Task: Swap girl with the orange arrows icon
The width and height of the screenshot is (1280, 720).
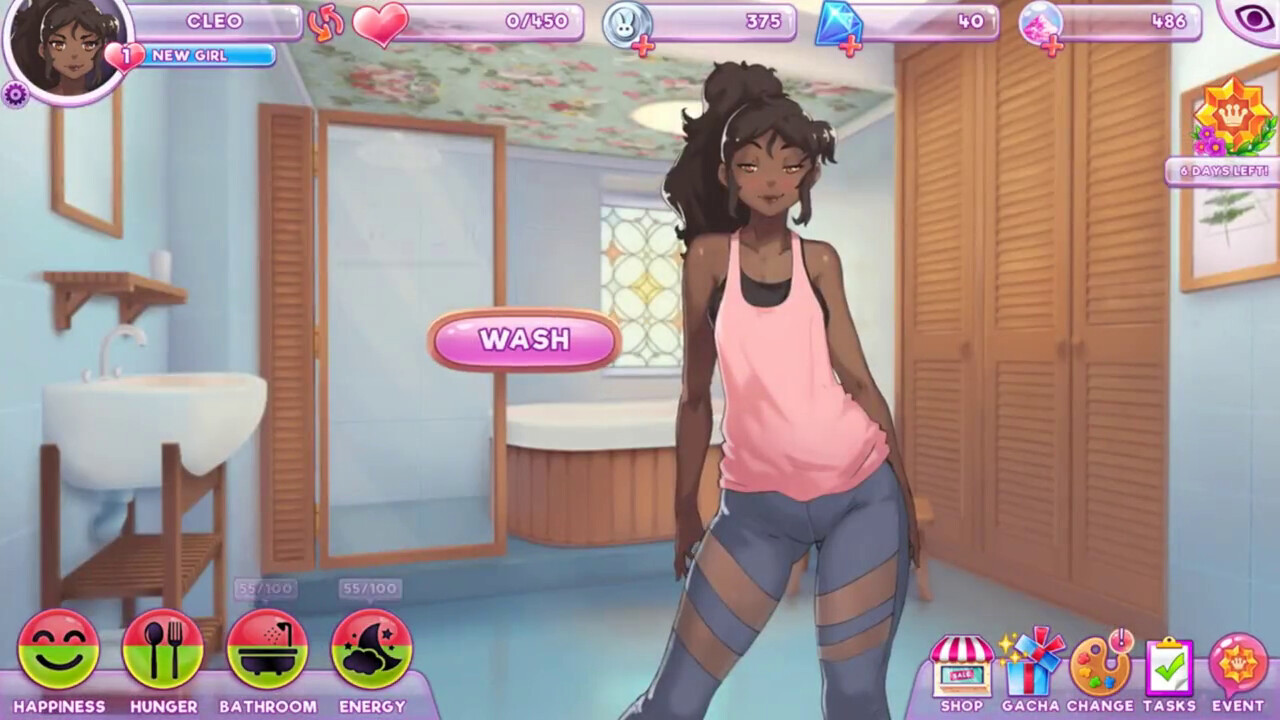Action: (x=326, y=23)
